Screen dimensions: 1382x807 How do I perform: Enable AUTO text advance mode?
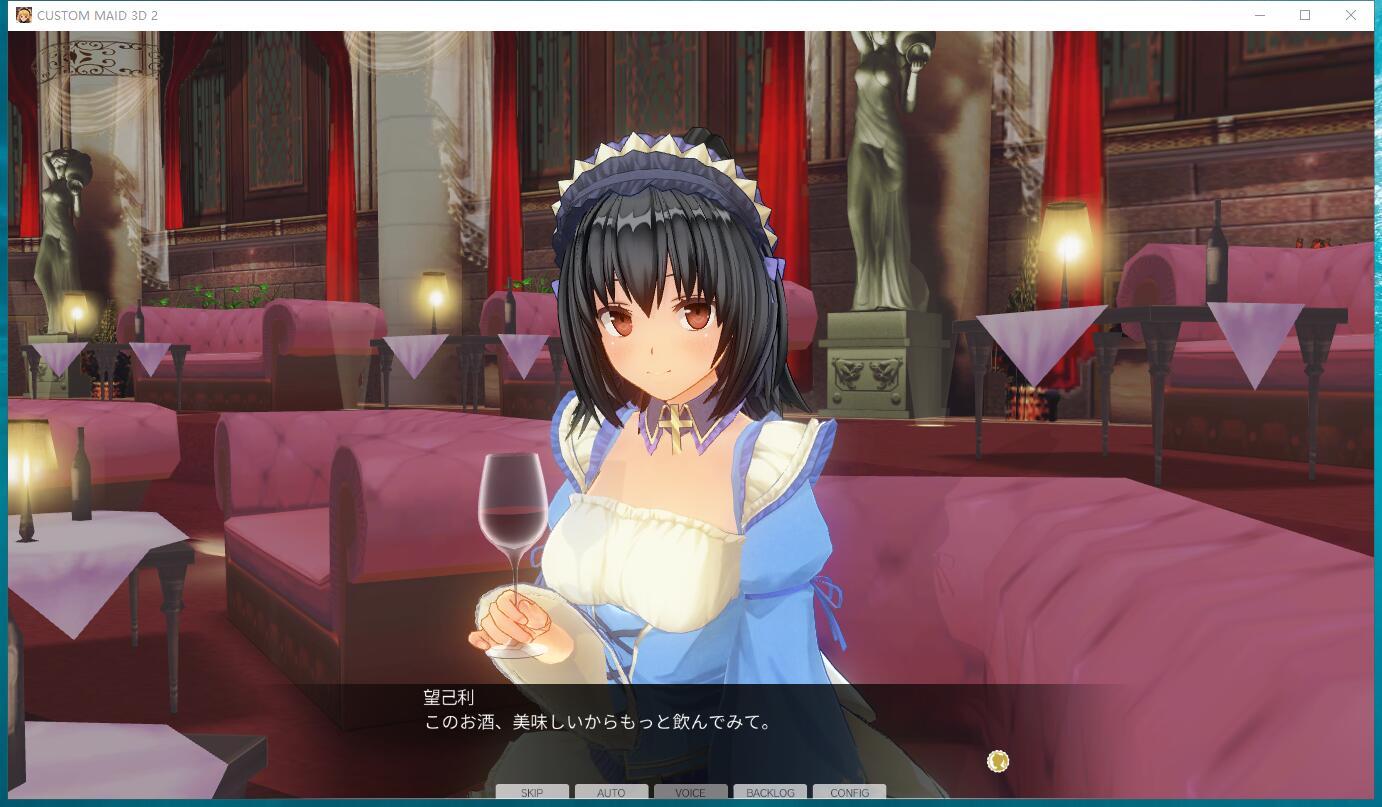tap(611, 792)
